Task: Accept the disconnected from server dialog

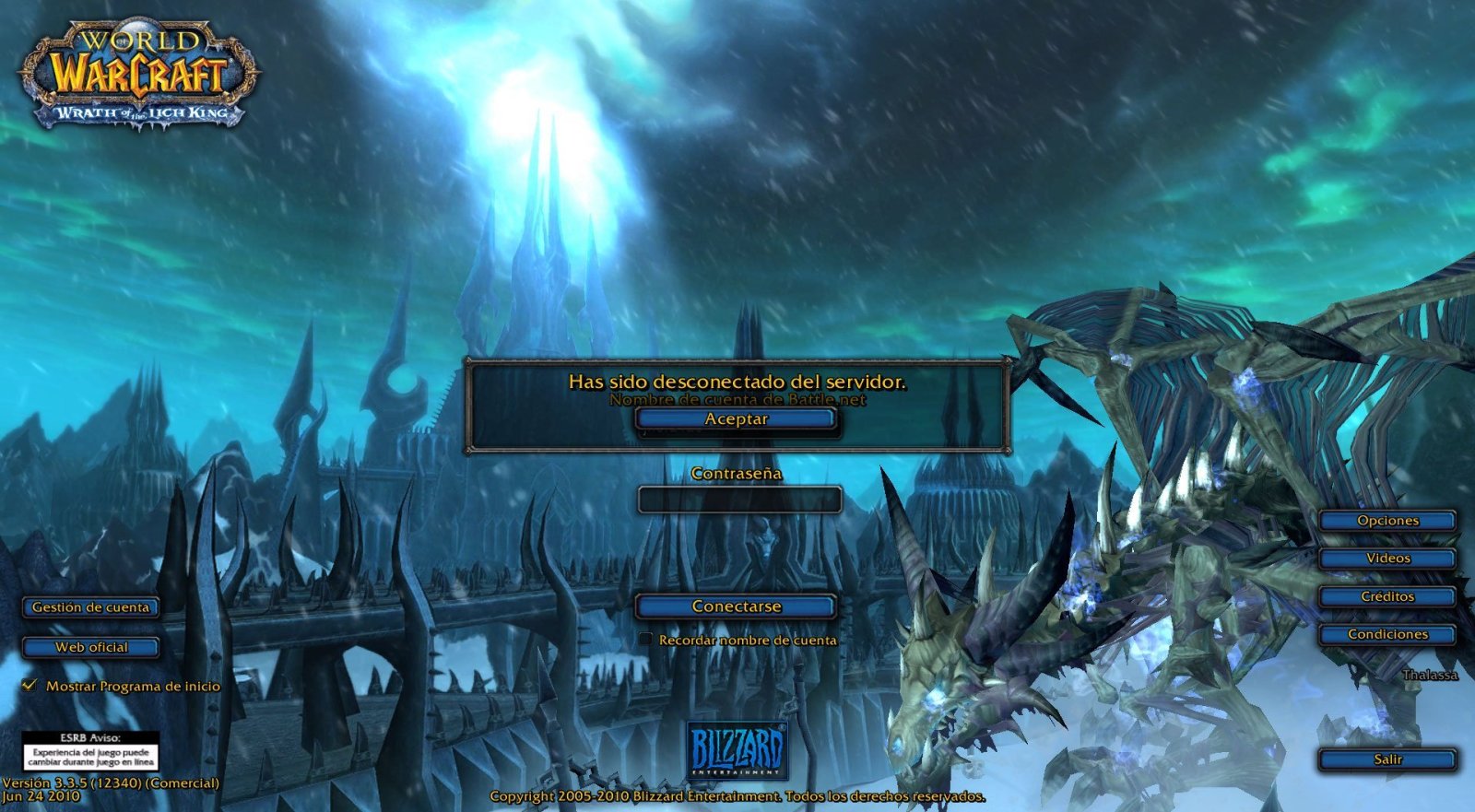Action: [x=736, y=419]
